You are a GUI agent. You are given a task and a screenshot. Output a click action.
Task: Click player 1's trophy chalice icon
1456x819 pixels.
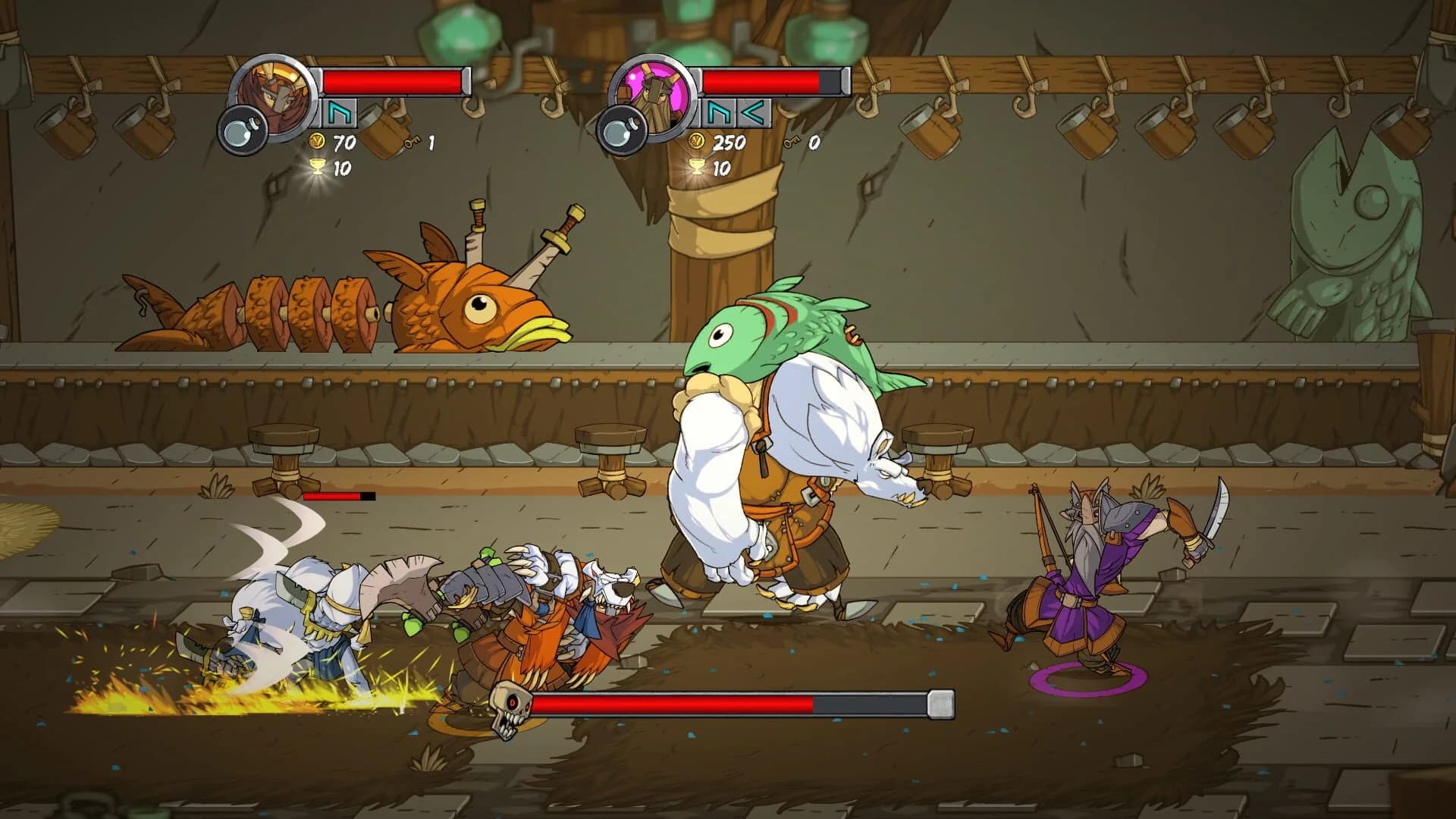point(316,170)
